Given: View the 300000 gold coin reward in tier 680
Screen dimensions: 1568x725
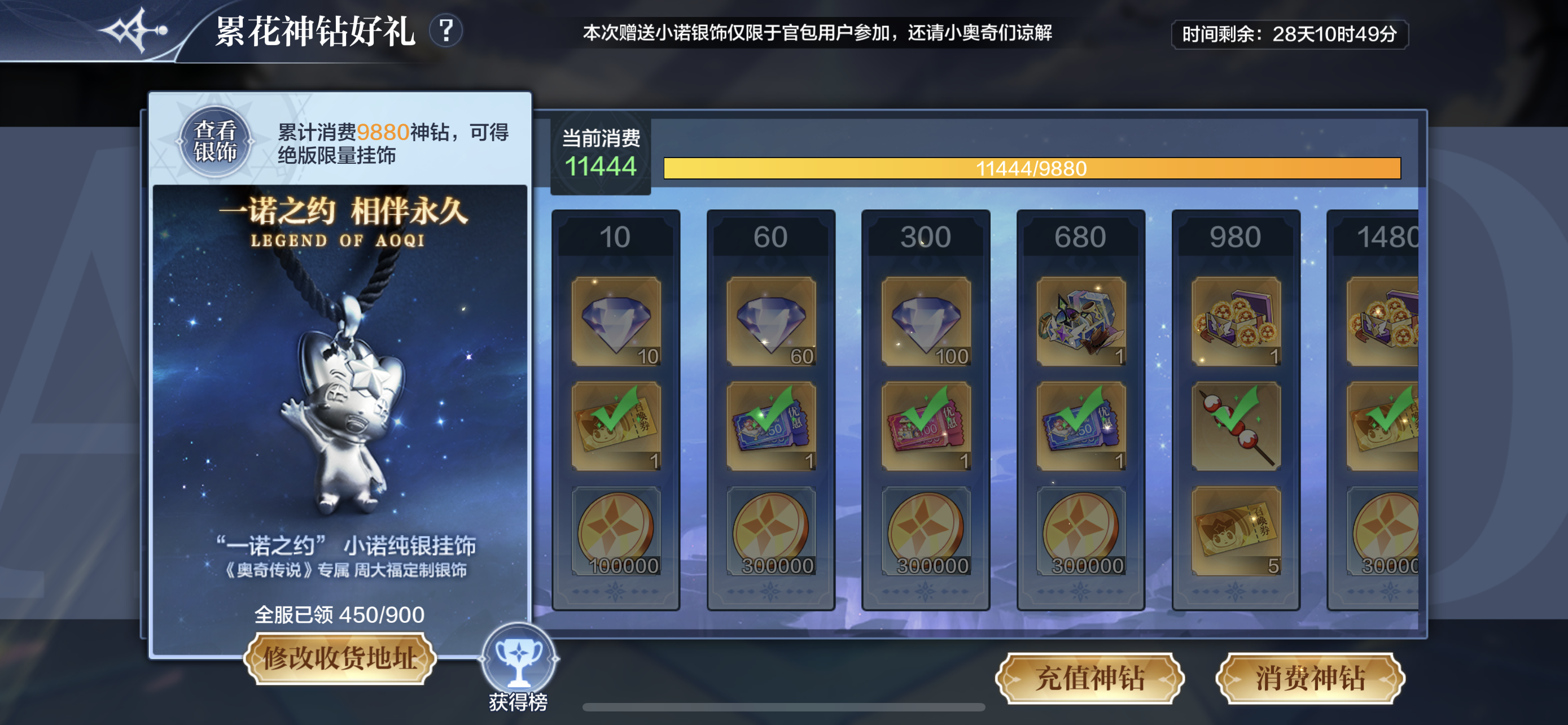Looking at the screenshot, I should tap(1081, 531).
